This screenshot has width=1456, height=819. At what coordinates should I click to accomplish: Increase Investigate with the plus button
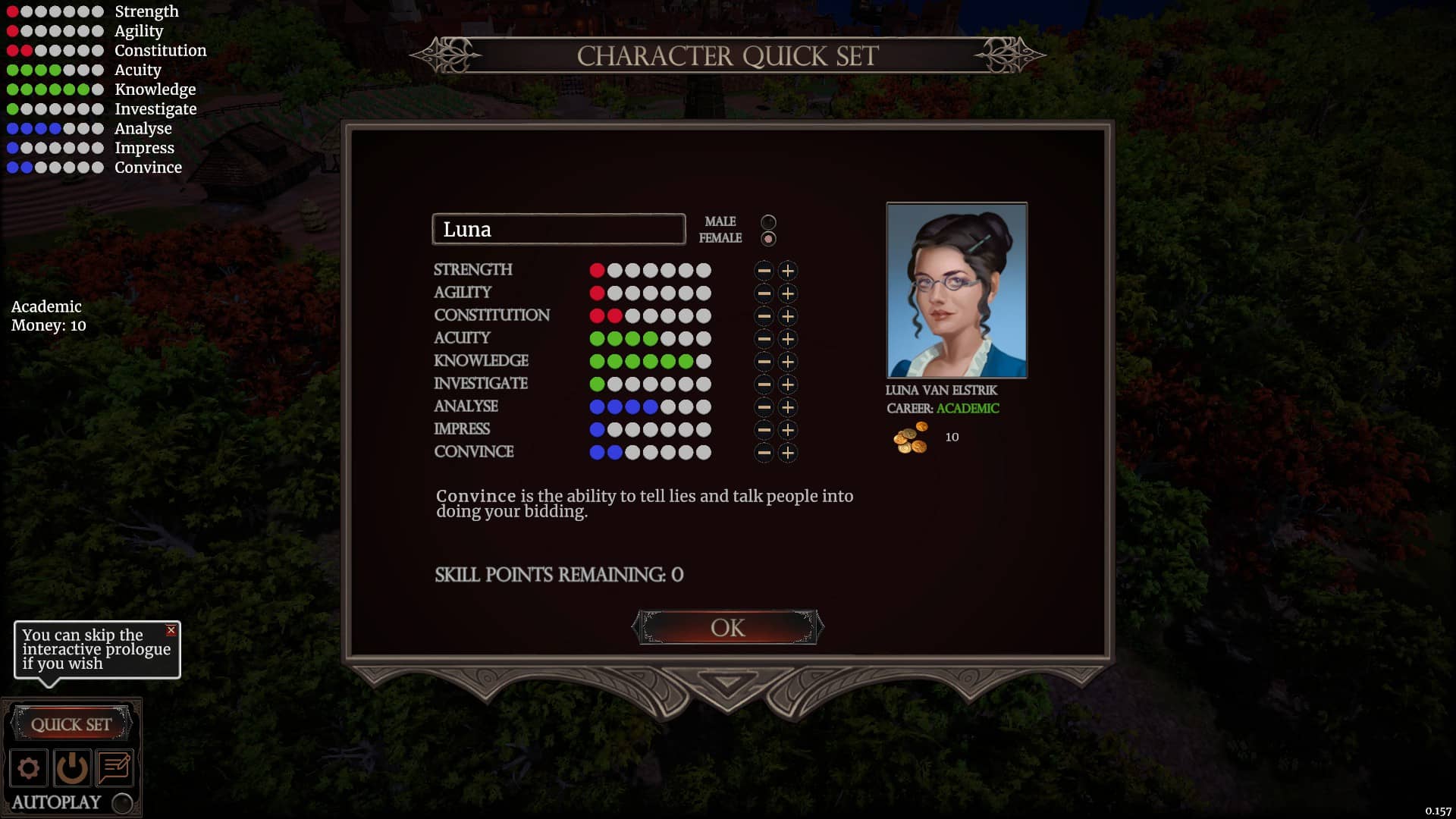788,384
